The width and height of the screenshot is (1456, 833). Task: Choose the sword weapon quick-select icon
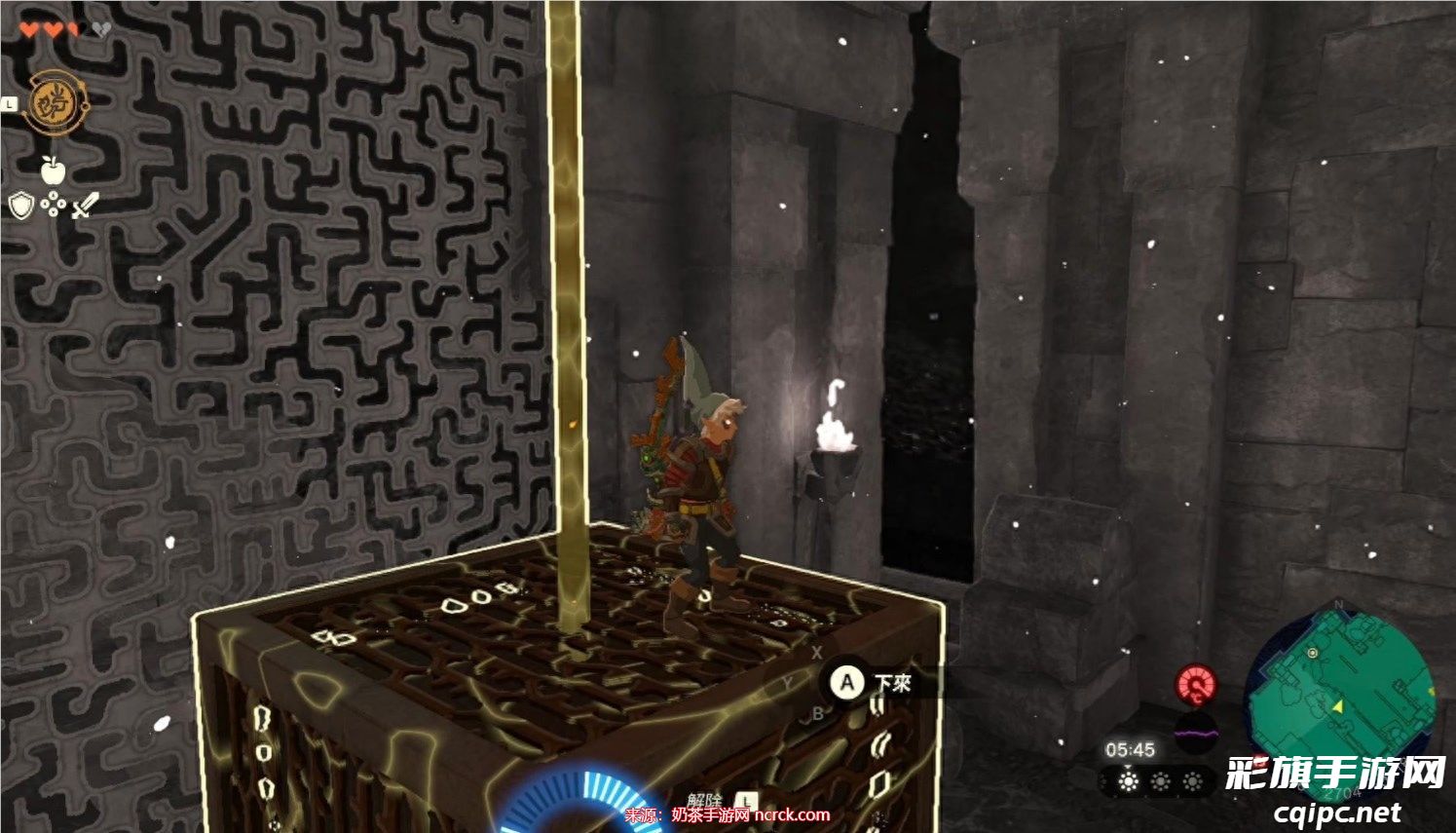[x=86, y=205]
